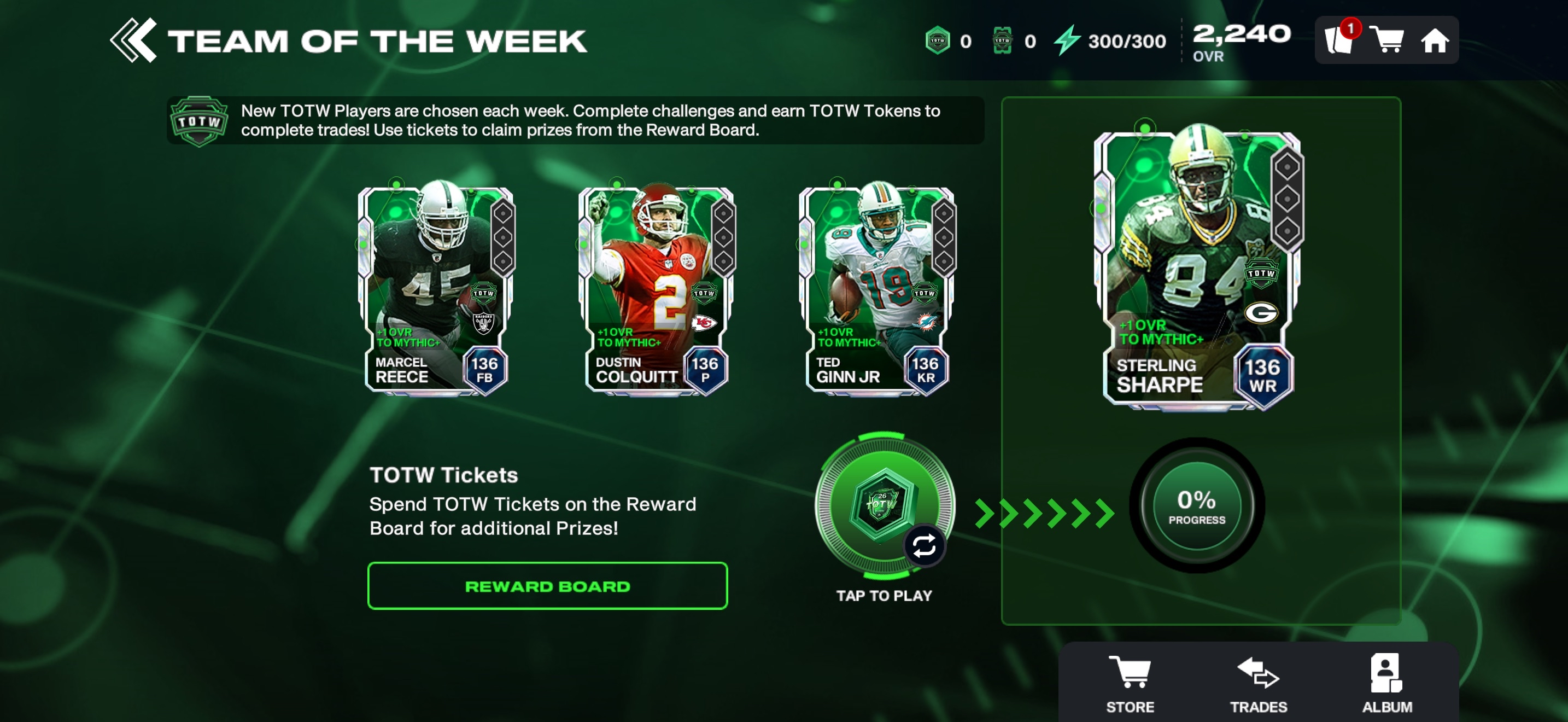
Task: View the 0% progress circle
Action: tap(1196, 505)
